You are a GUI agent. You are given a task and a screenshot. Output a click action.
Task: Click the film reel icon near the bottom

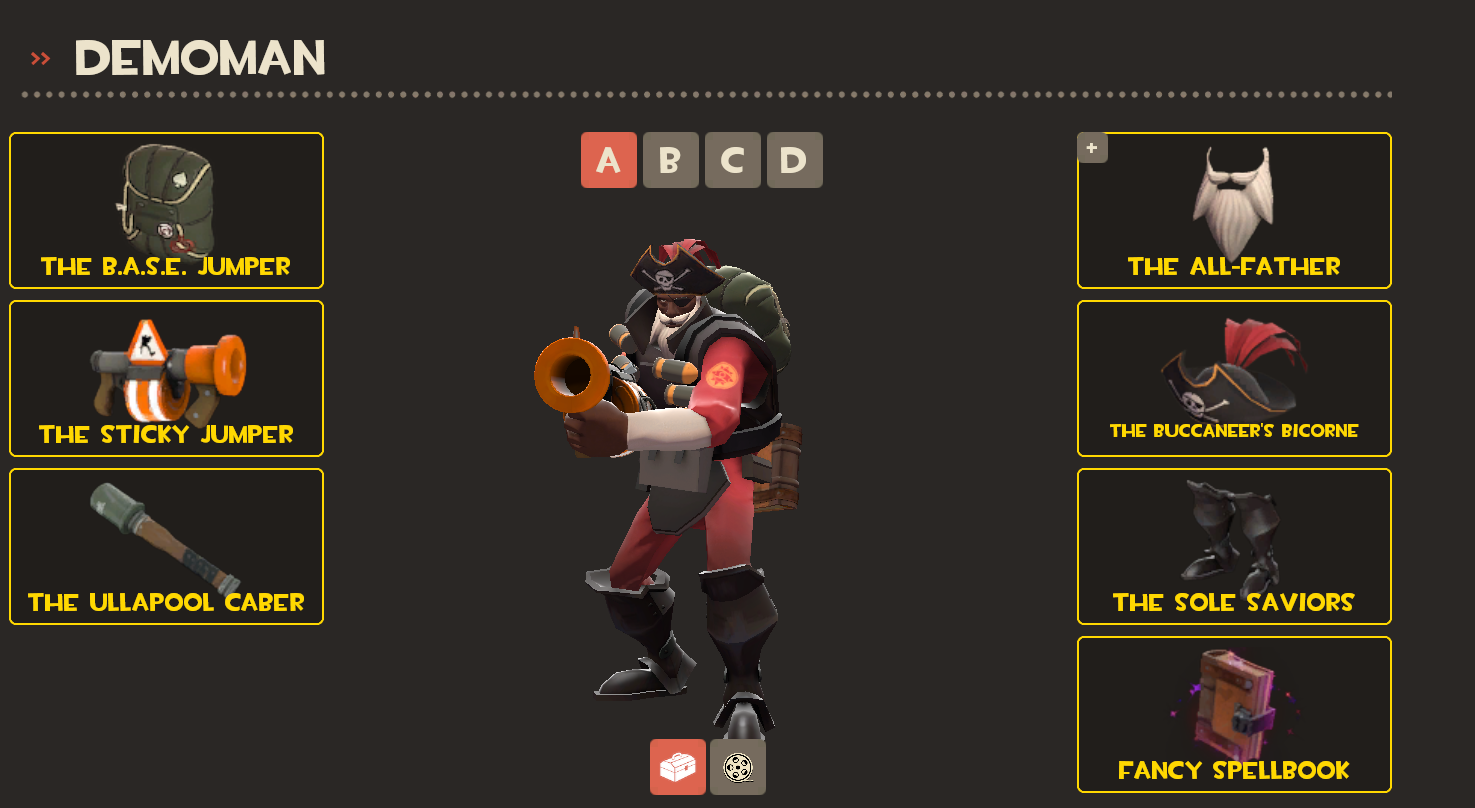coord(737,765)
